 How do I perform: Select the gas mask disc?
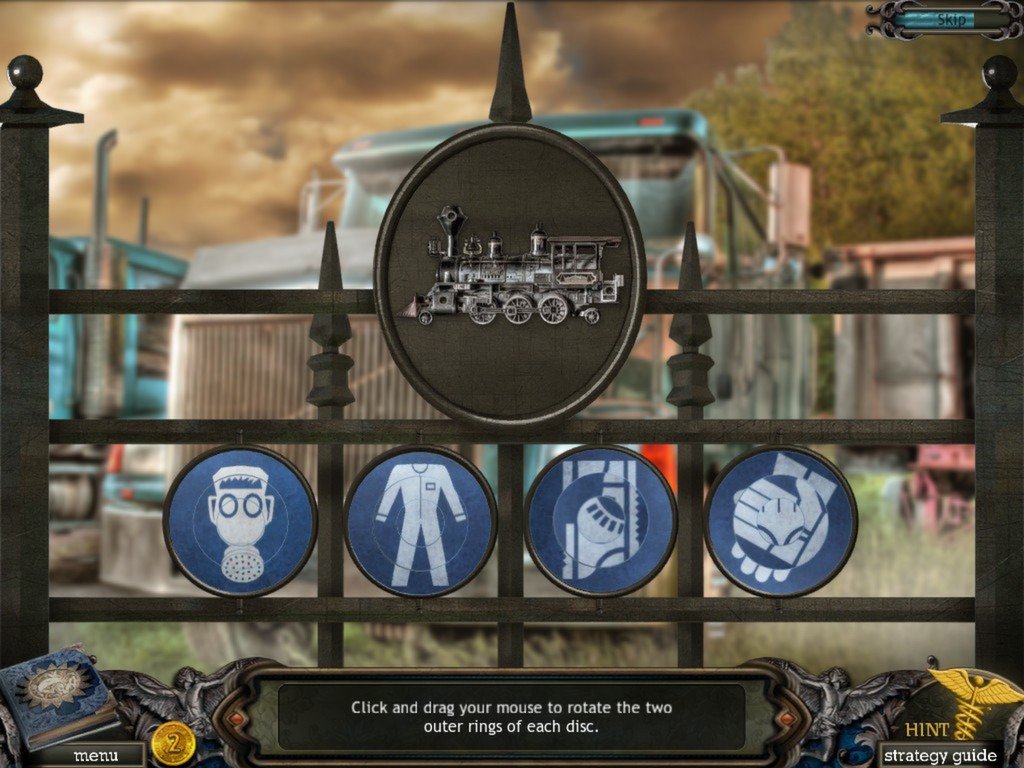(x=240, y=521)
